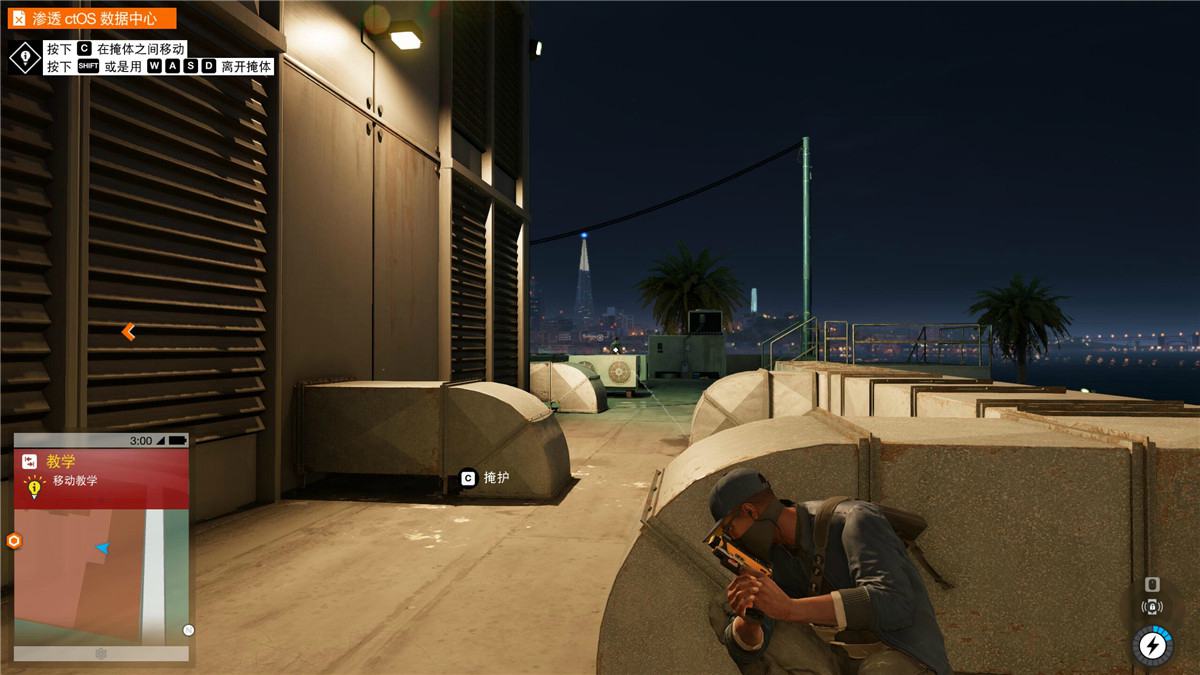This screenshot has width=1200, height=675.
Task: Open the 渗透 ctOS 数据中心 objective banner
Action: point(94,18)
